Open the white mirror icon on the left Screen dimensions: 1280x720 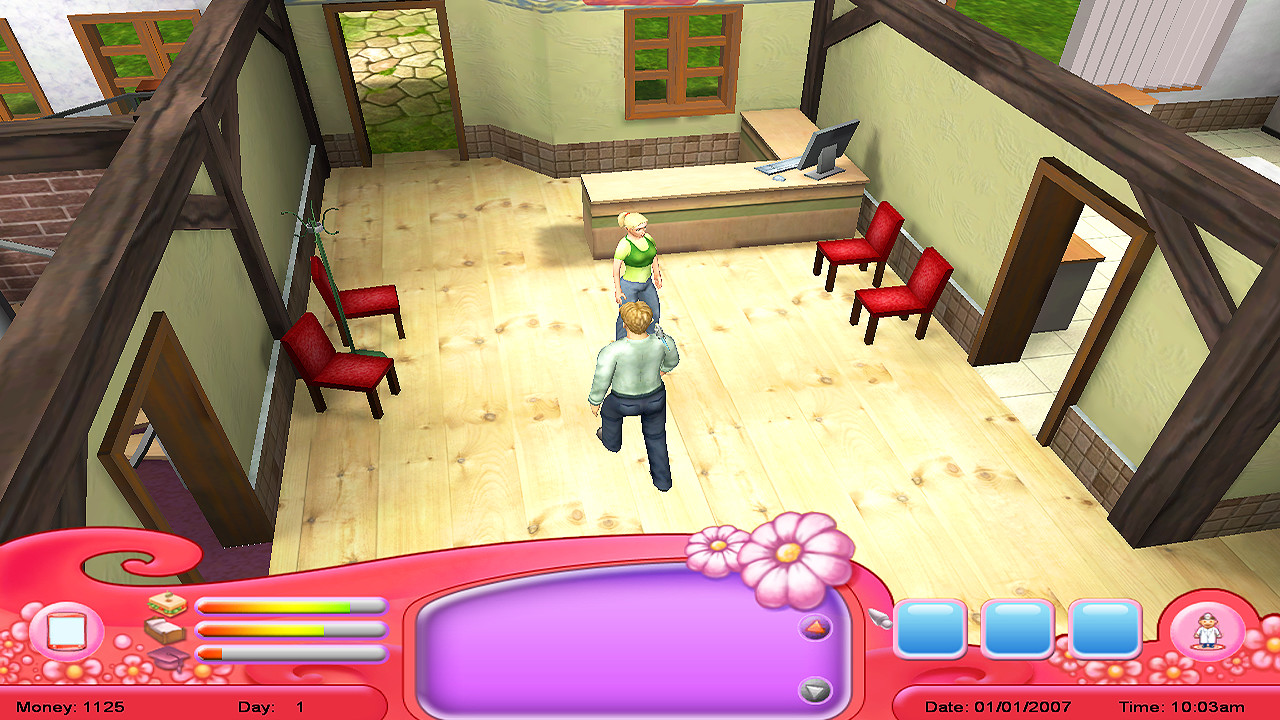coord(66,630)
